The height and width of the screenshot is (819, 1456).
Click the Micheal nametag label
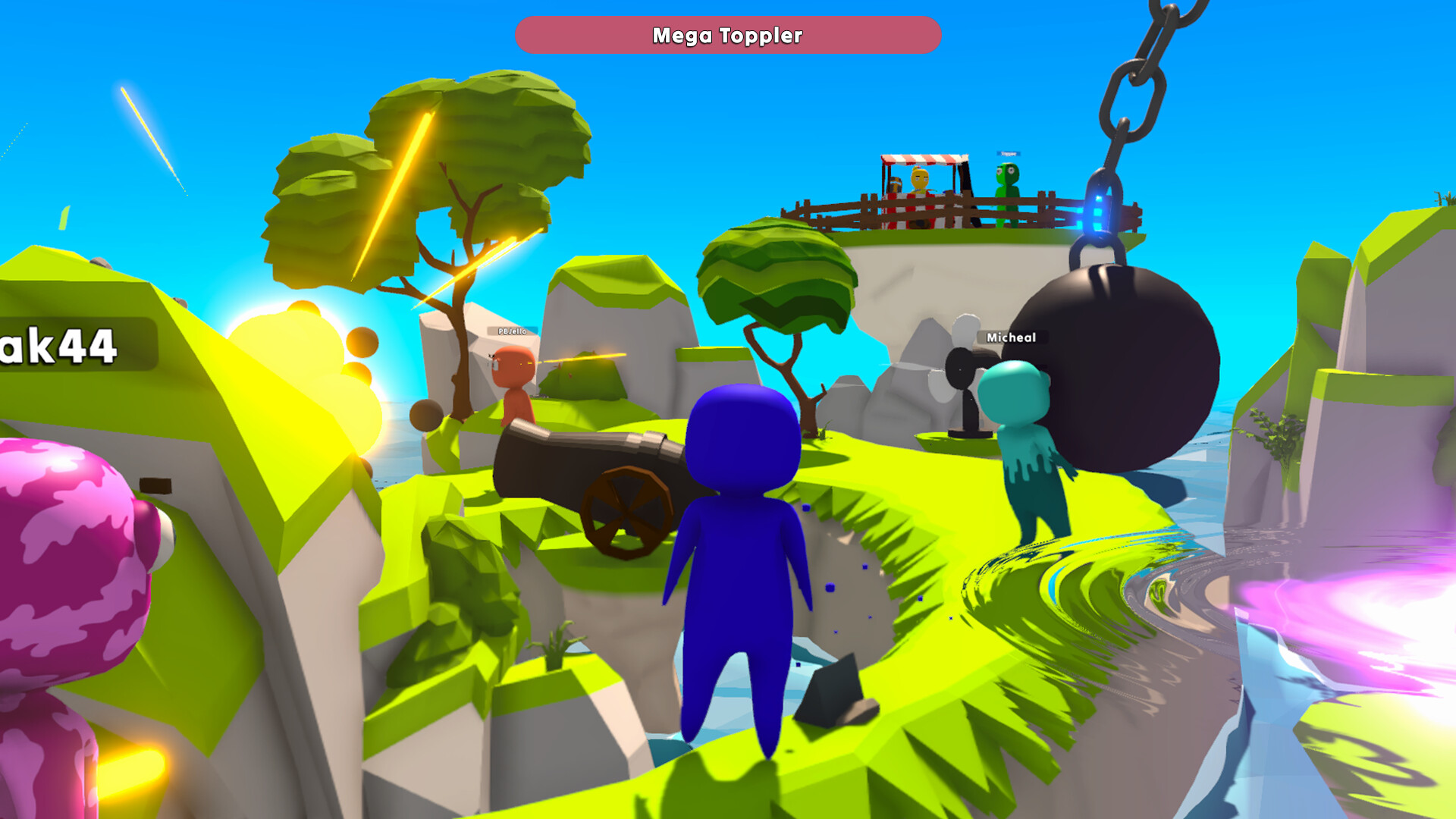click(x=1012, y=337)
